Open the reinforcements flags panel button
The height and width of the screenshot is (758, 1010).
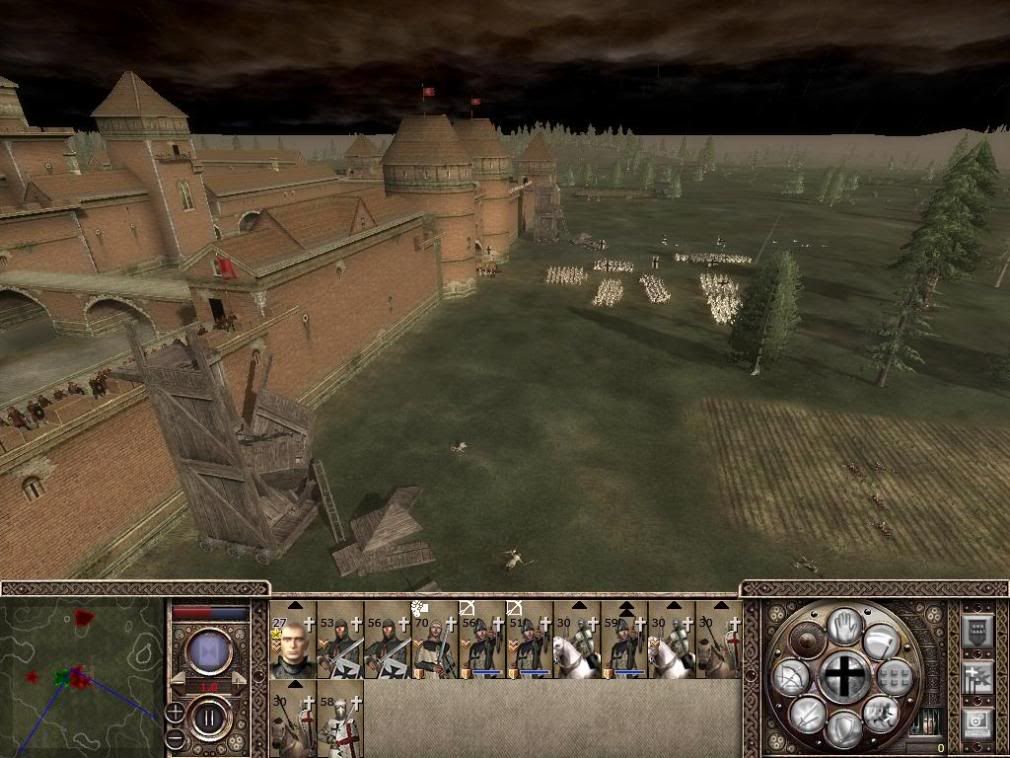coord(976,678)
